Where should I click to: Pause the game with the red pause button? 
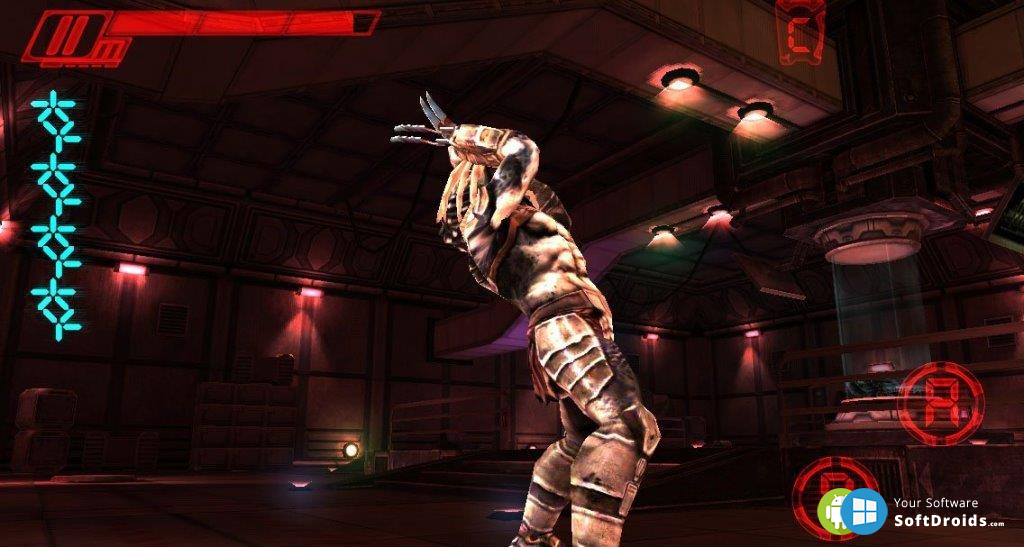pos(65,39)
